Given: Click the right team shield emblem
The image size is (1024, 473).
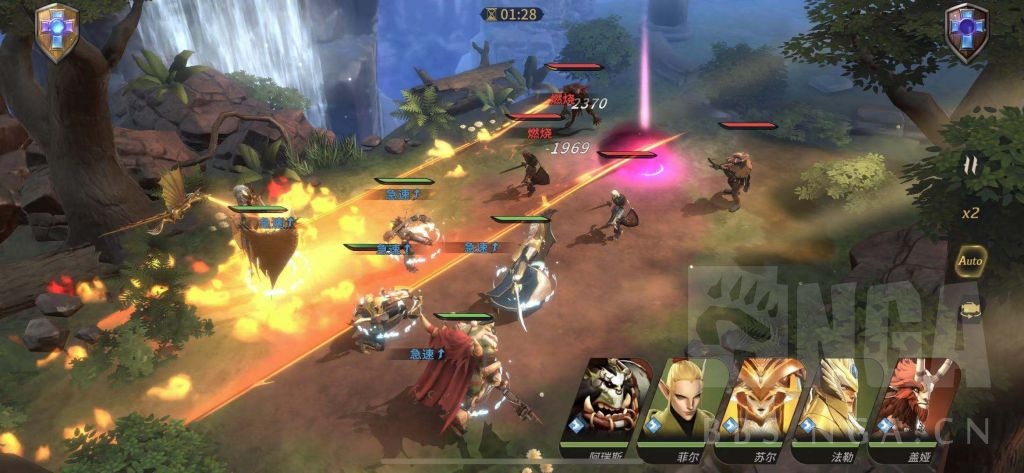Looking at the screenshot, I should (x=966, y=32).
